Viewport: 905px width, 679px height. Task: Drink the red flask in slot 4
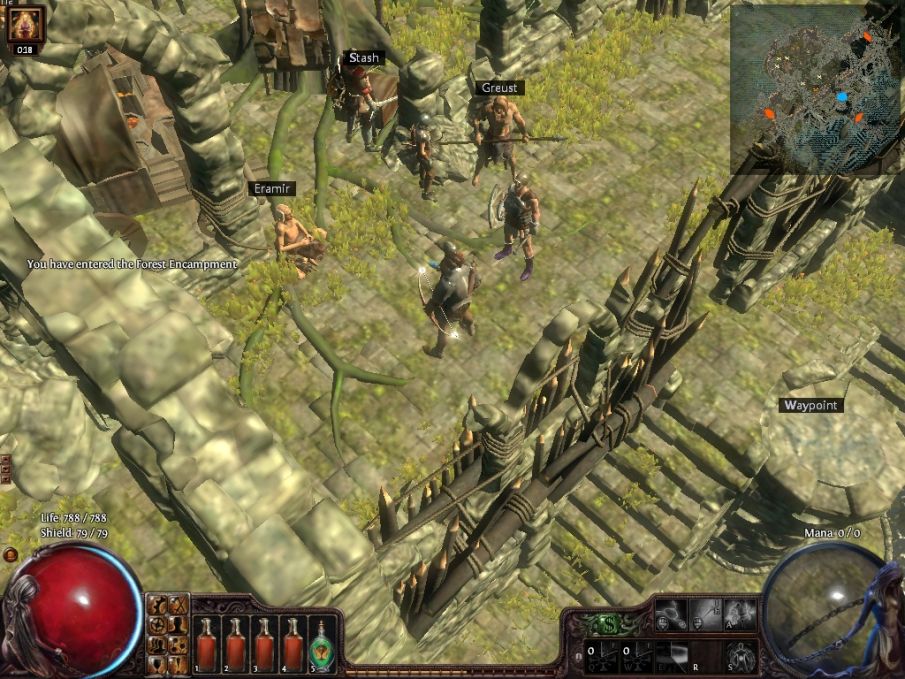[x=294, y=642]
